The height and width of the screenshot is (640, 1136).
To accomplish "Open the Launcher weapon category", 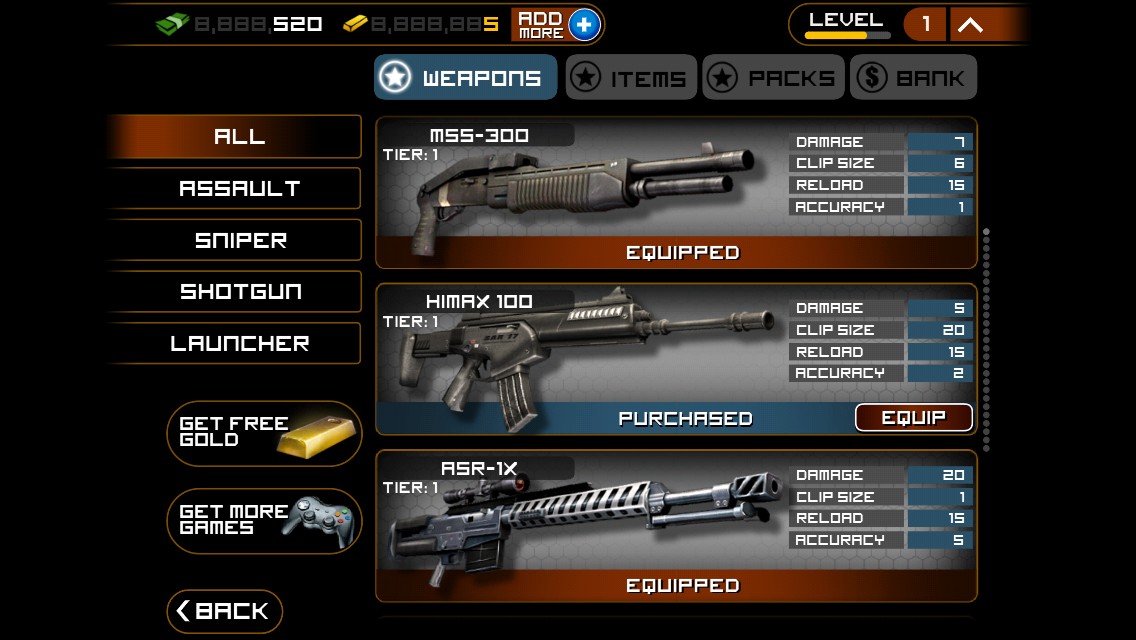I will pos(237,344).
